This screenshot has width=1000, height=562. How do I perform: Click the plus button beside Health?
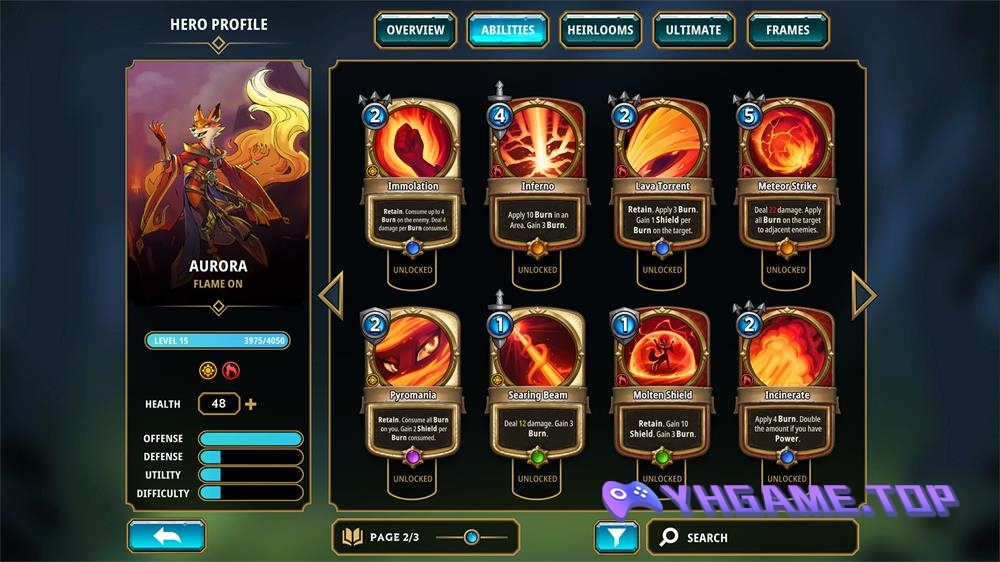(250, 404)
